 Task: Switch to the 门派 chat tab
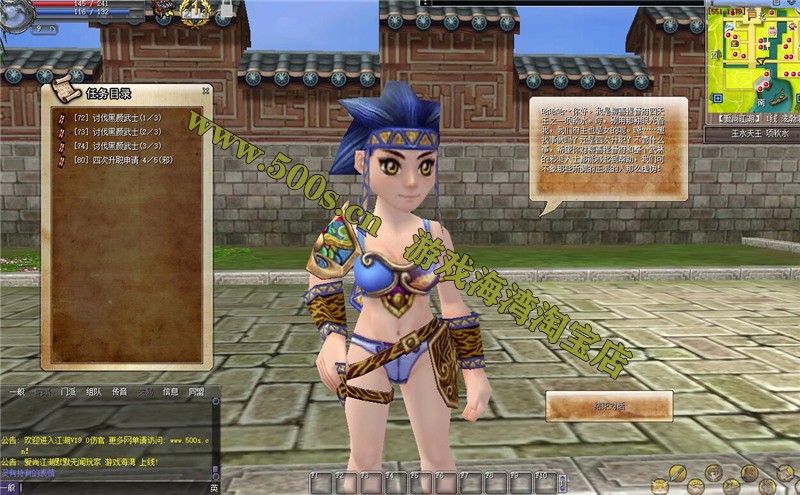[68, 392]
